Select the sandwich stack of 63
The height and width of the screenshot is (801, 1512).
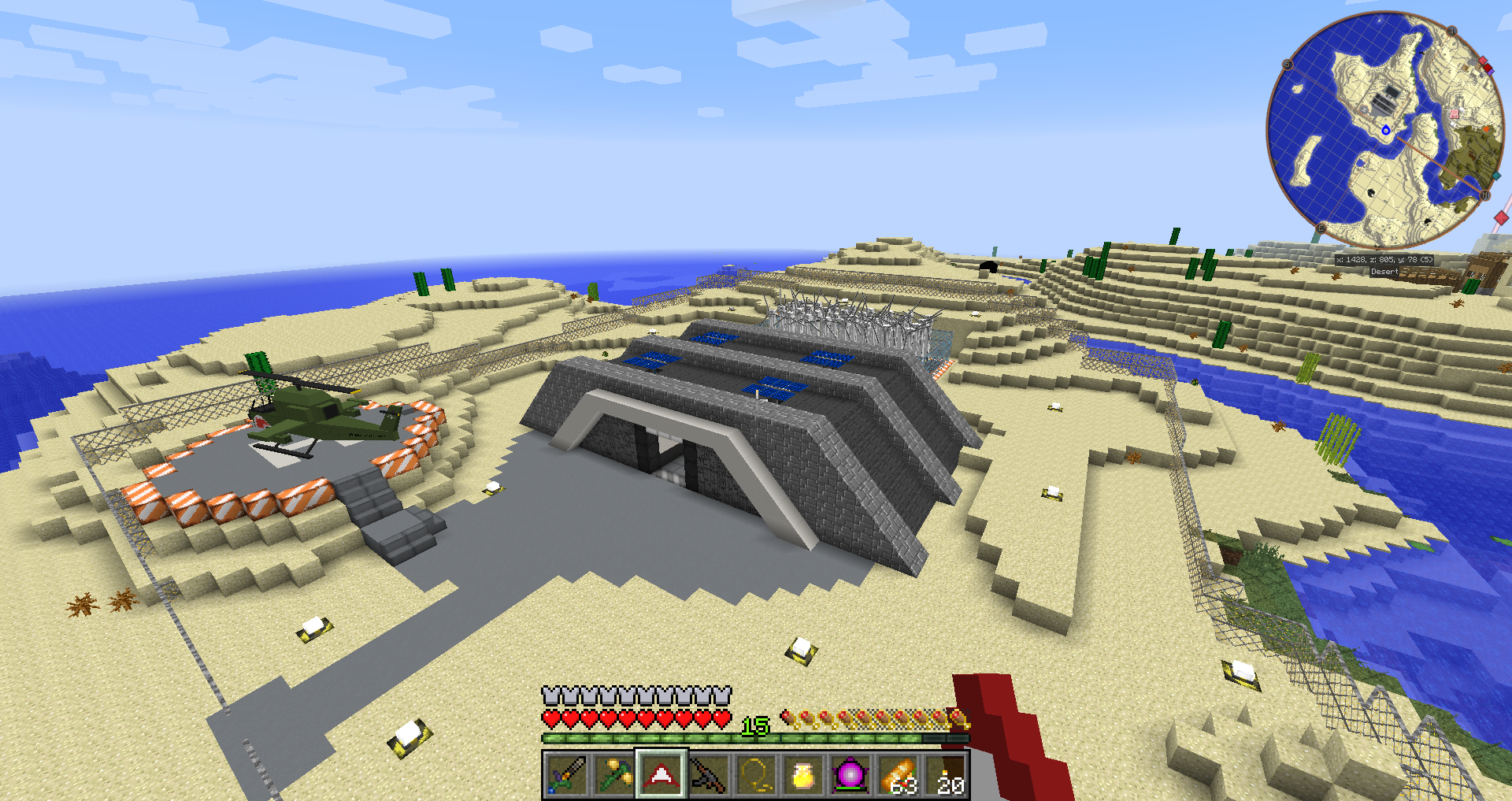899,775
